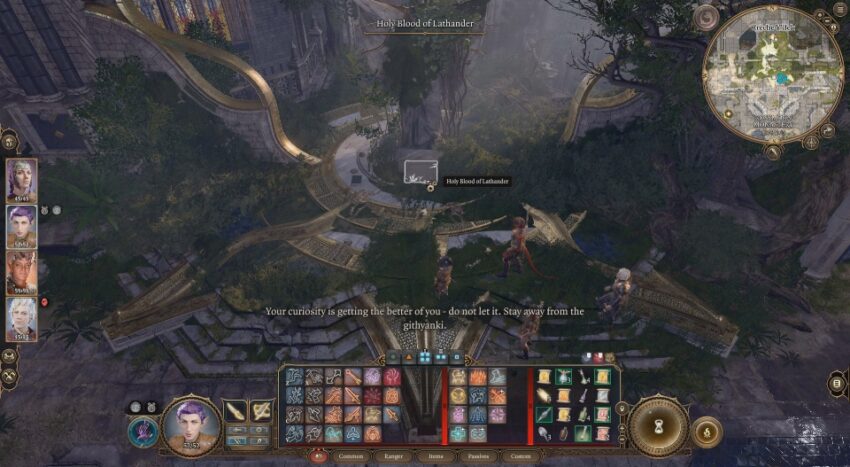
Task: Click the purple orb left of the character portrait
Action: 142,431
